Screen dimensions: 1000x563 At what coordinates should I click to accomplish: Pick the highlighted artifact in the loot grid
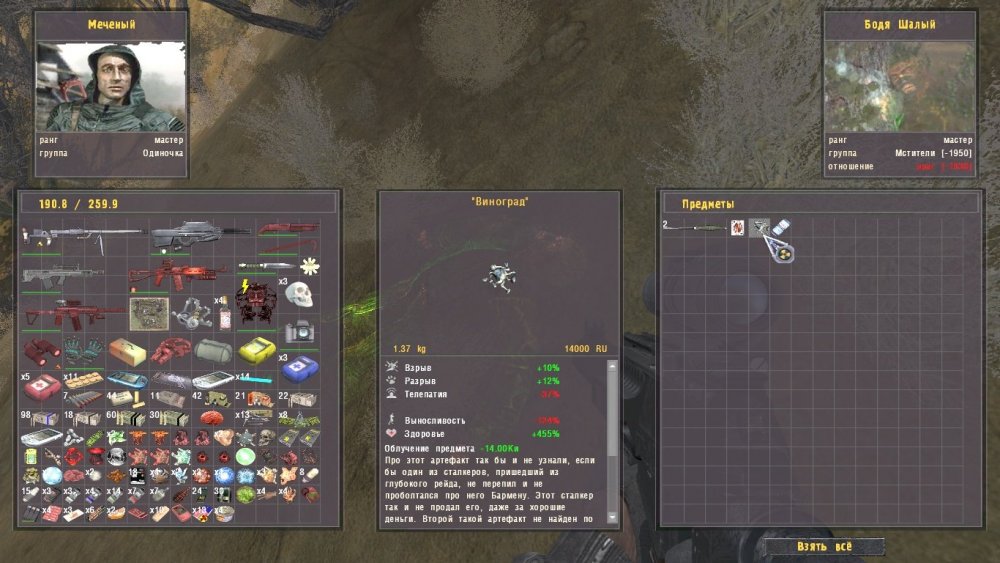tap(760, 228)
